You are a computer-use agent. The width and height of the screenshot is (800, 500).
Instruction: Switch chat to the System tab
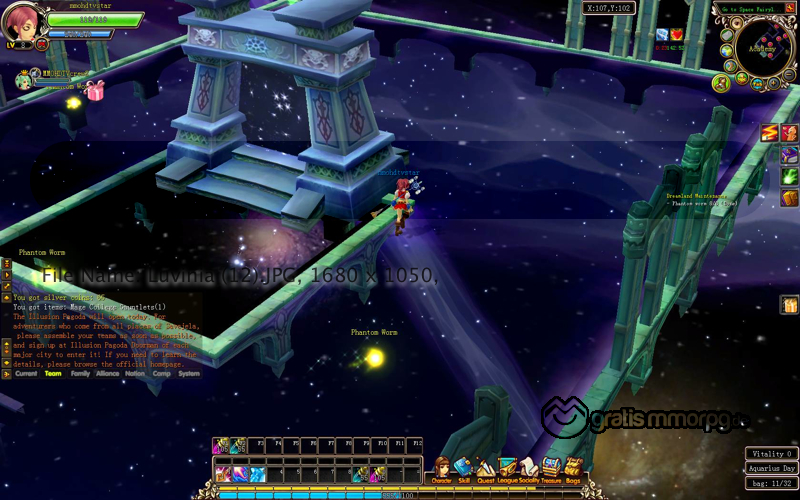pos(188,374)
